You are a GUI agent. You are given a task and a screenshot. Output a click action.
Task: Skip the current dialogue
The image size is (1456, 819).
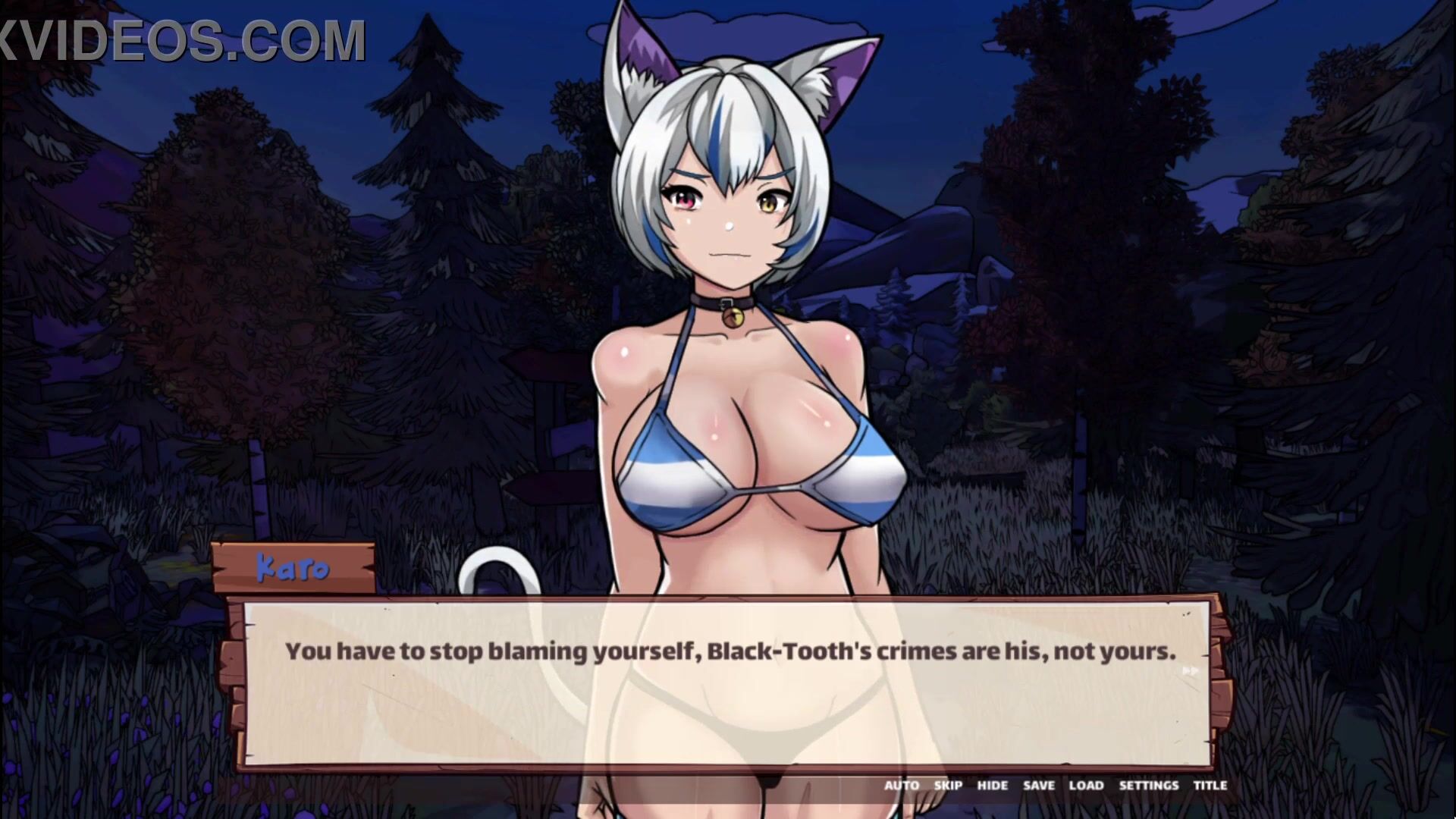(x=948, y=786)
